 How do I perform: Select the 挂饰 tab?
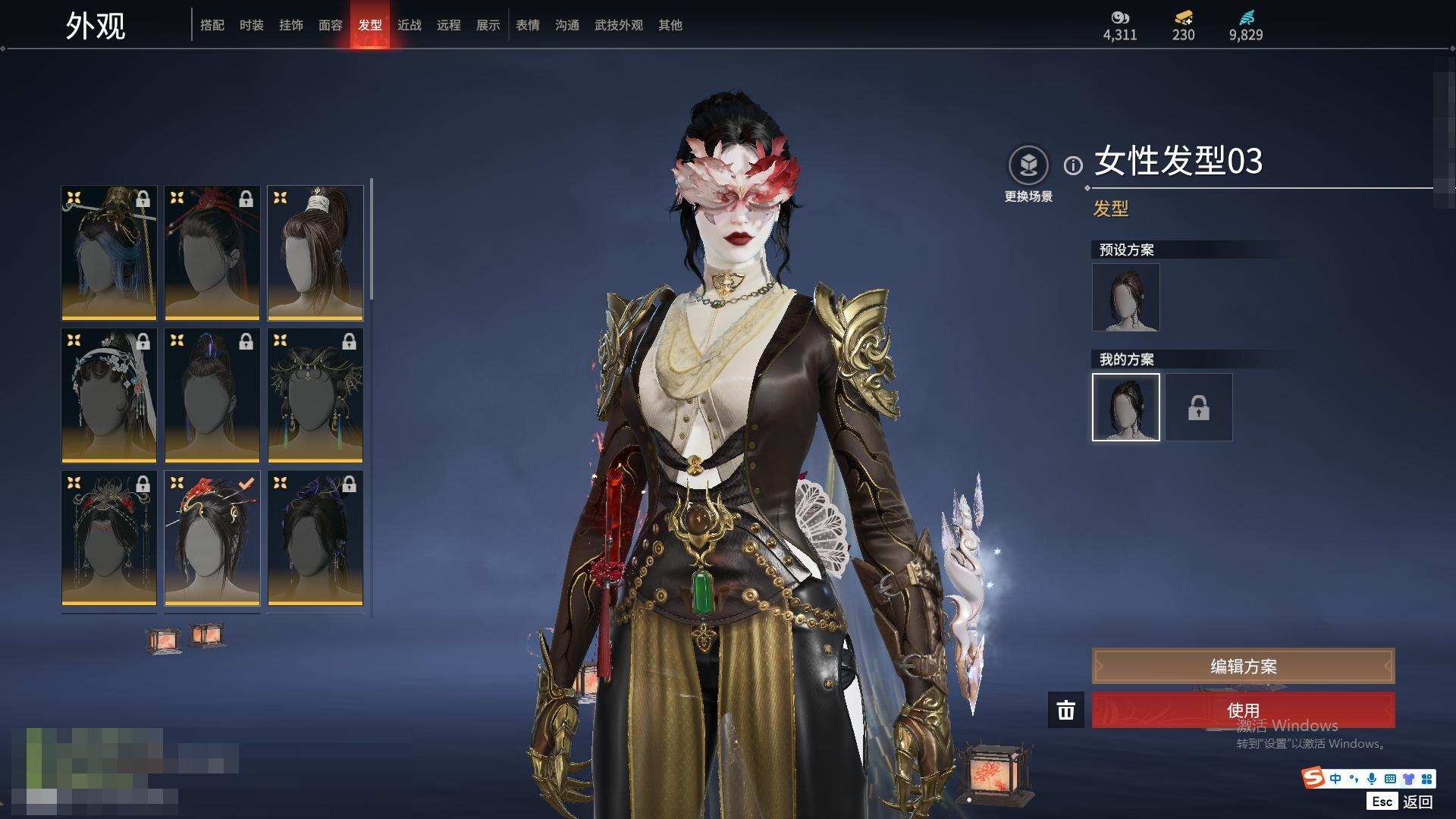(290, 25)
